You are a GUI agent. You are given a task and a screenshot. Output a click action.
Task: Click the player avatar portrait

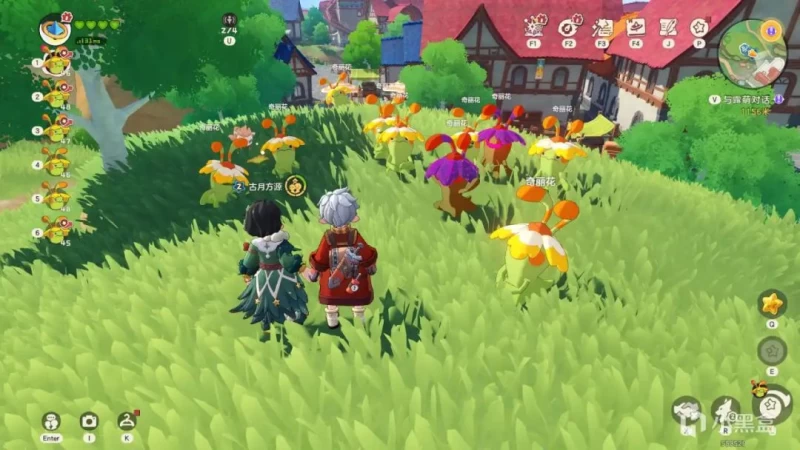pyautogui.click(x=54, y=27)
